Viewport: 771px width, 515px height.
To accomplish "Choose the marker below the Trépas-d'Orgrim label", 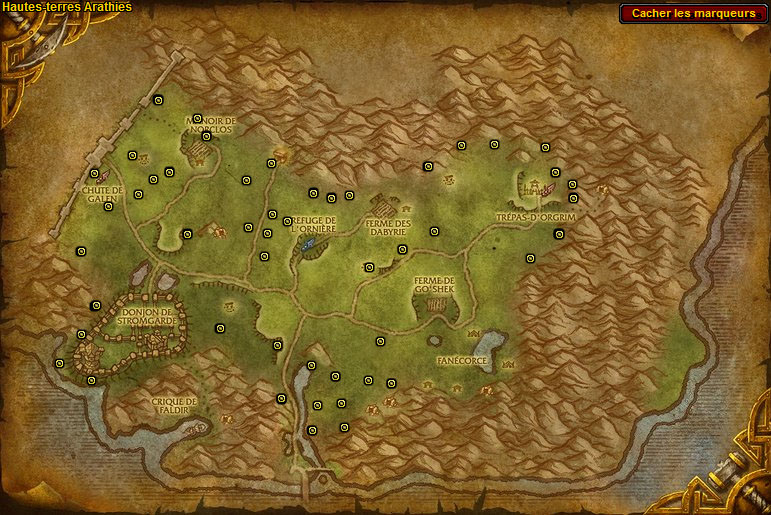I will click(x=559, y=234).
